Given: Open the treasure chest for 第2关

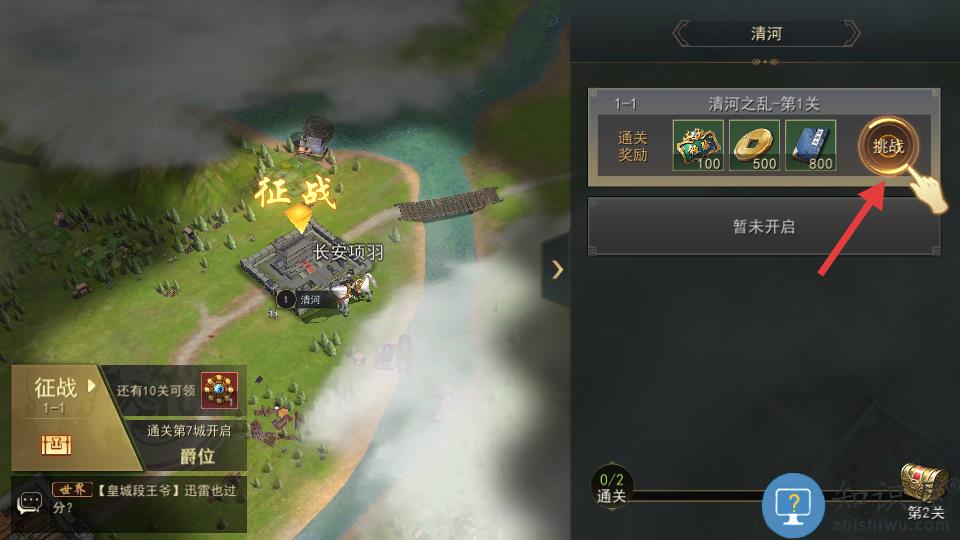Looking at the screenshot, I should [x=924, y=484].
